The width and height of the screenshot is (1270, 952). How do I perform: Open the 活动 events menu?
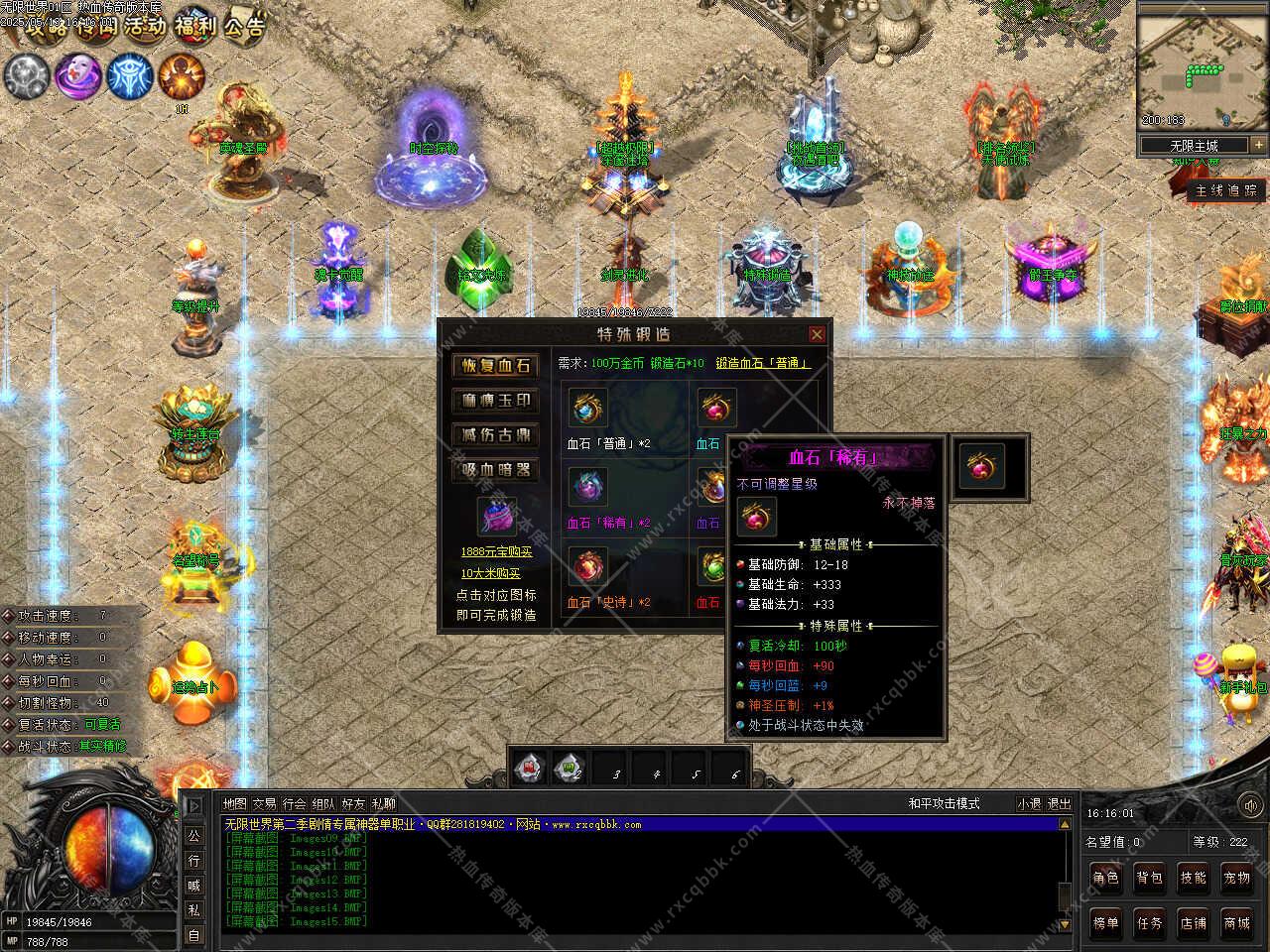pyautogui.click(x=144, y=26)
